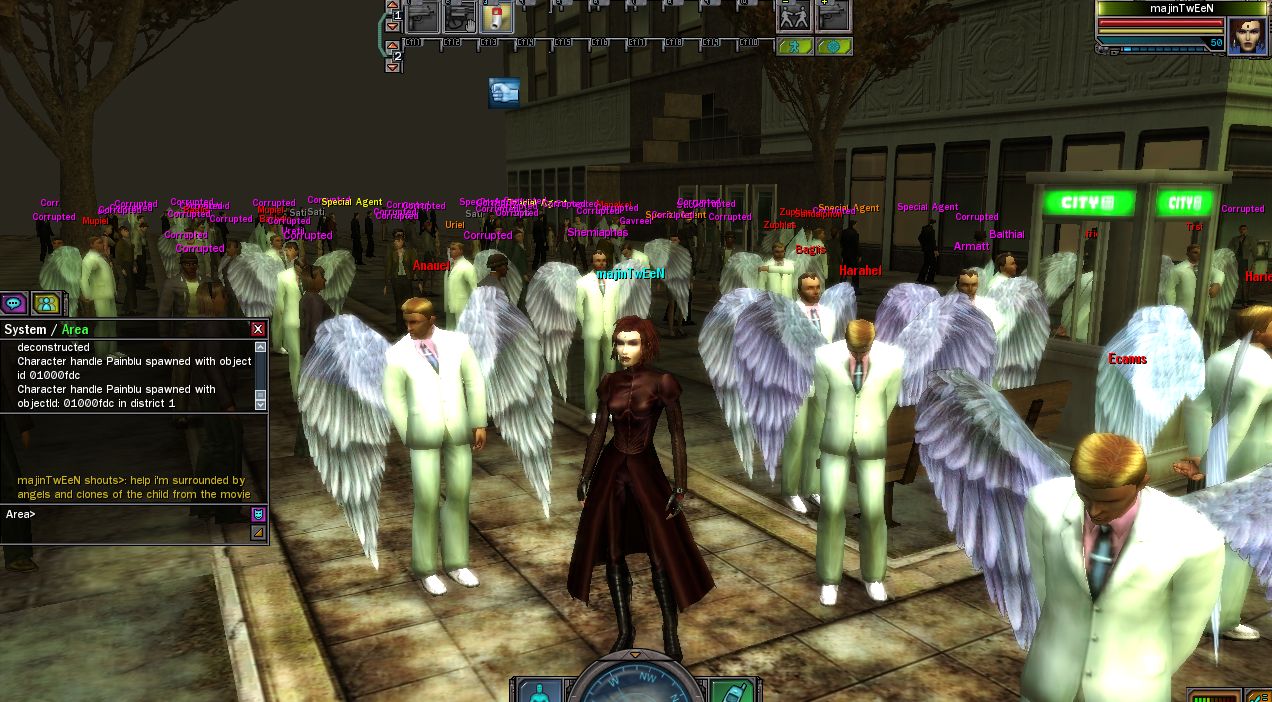Open the green cell phone icon
This screenshot has height=702, width=1272.
pos(731,691)
